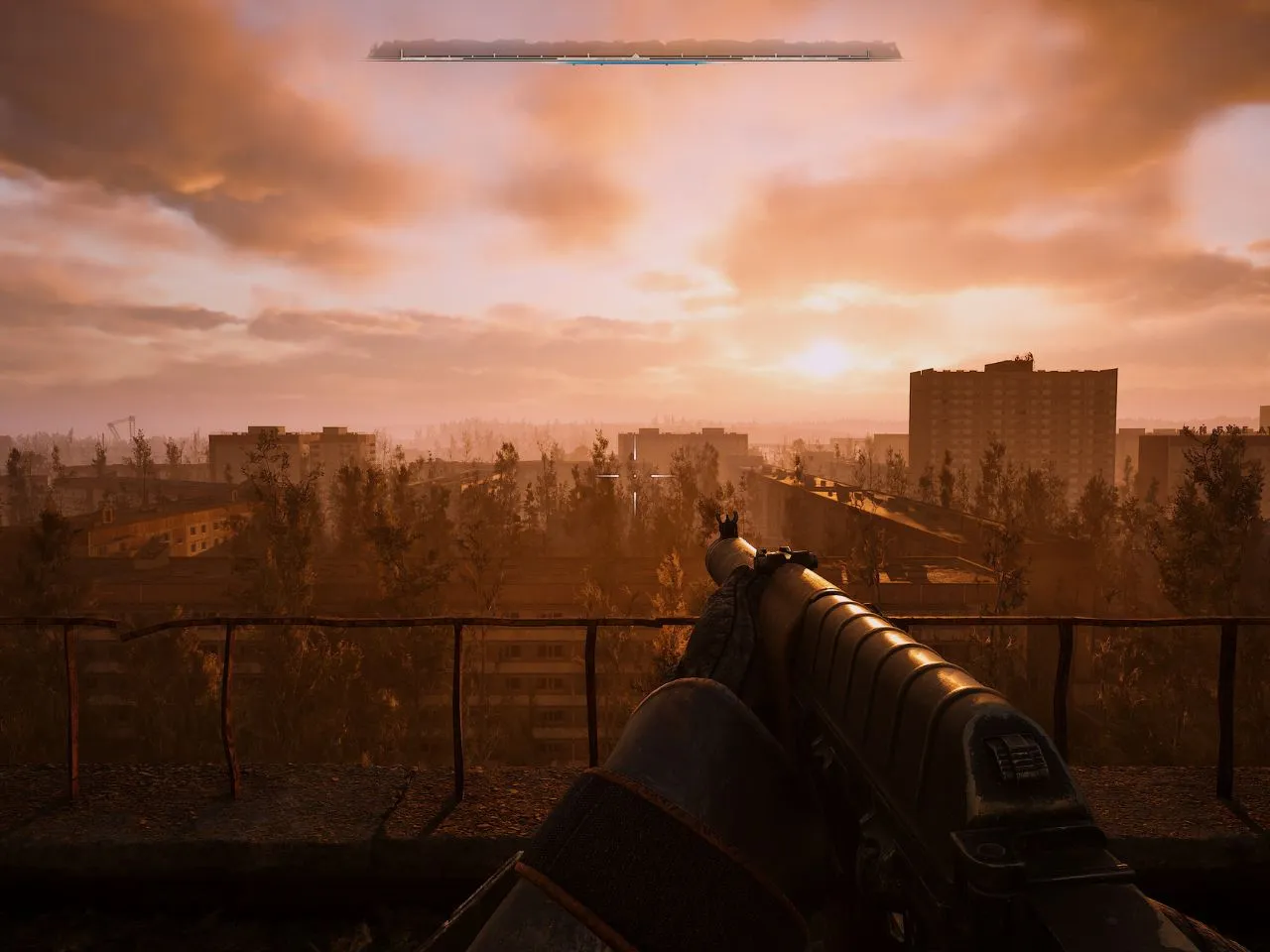Click the compass strip on the HUD
The image size is (1270, 952).
click(x=635, y=51)
